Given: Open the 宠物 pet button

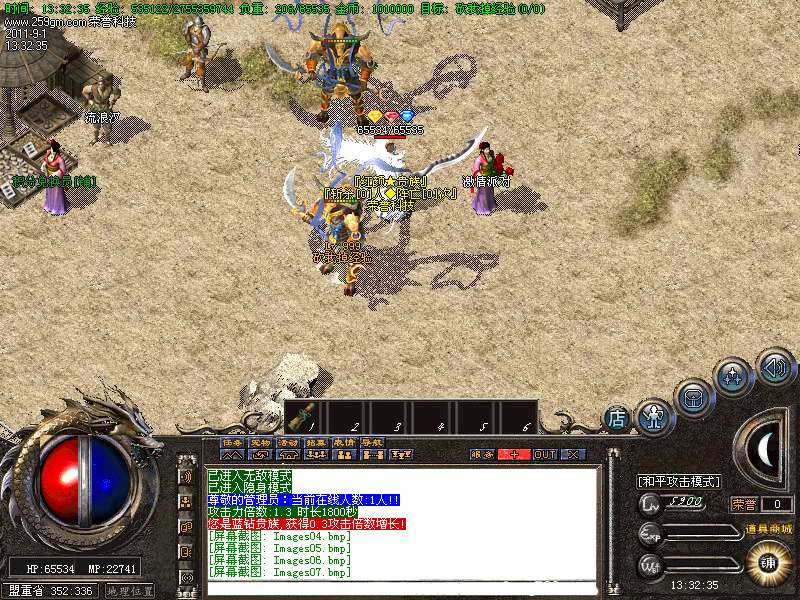Looking at the screenshot, I should pyautogui.click(x=260, y=442).
